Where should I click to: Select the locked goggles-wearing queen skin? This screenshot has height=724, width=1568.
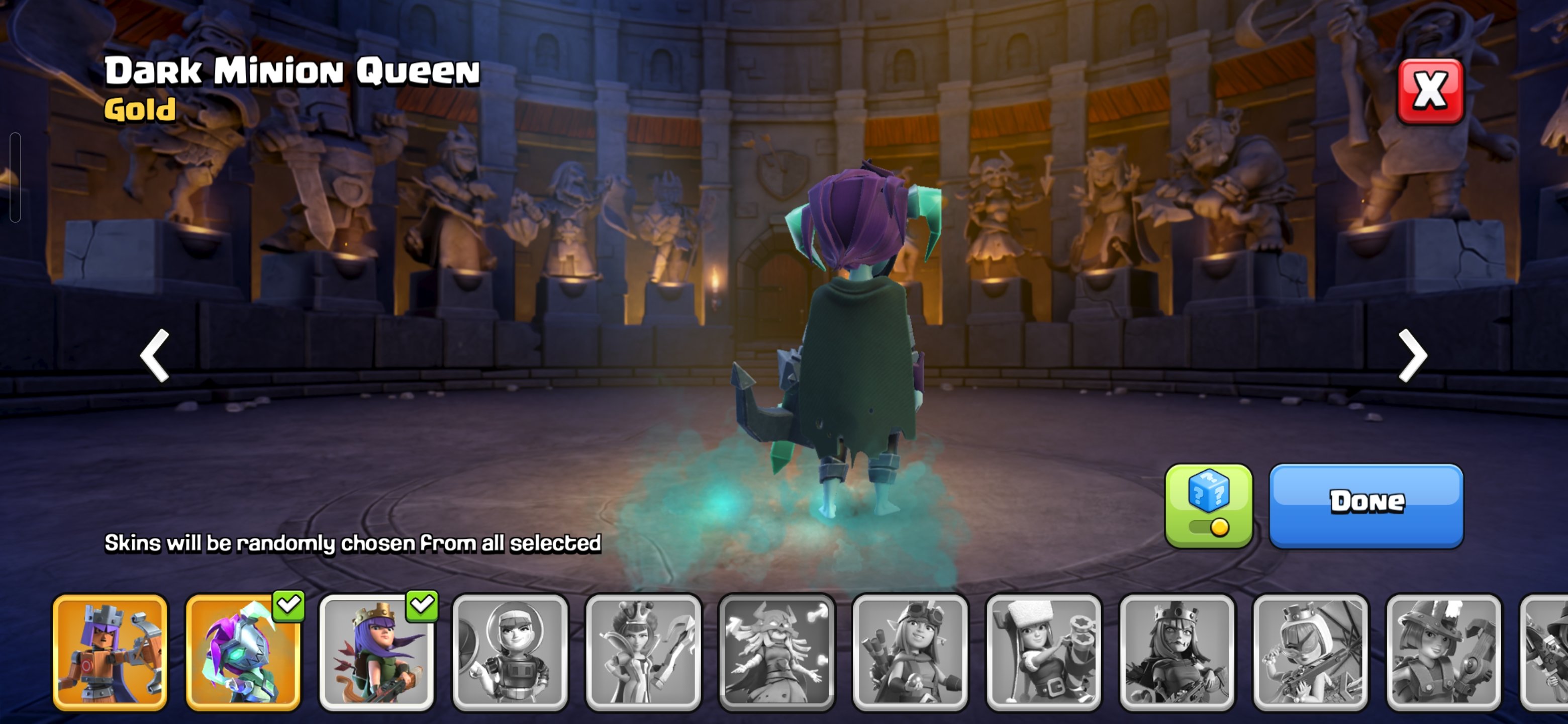tap(911, 652)
